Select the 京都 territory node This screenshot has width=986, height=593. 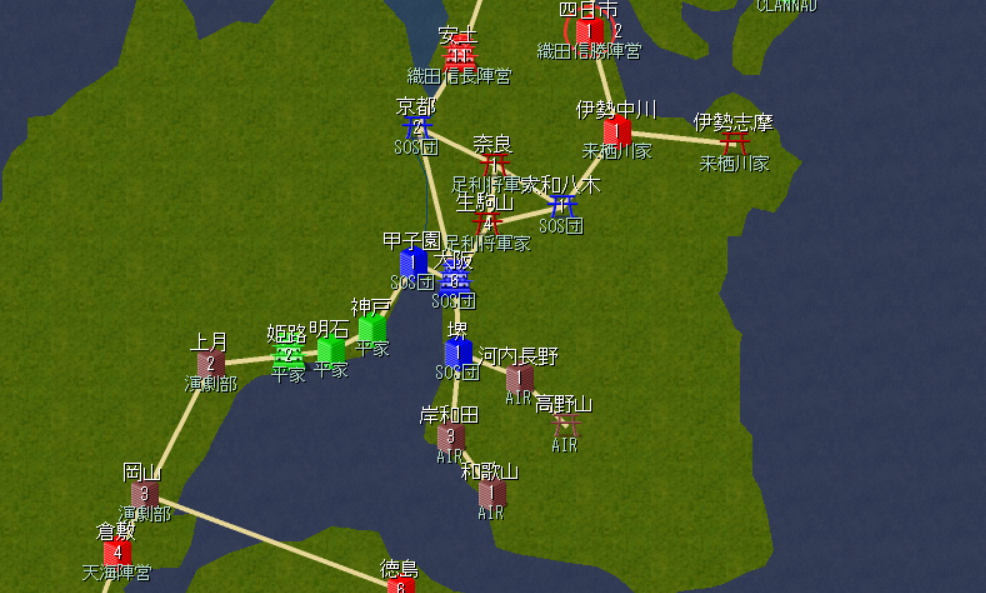point(416,127)
